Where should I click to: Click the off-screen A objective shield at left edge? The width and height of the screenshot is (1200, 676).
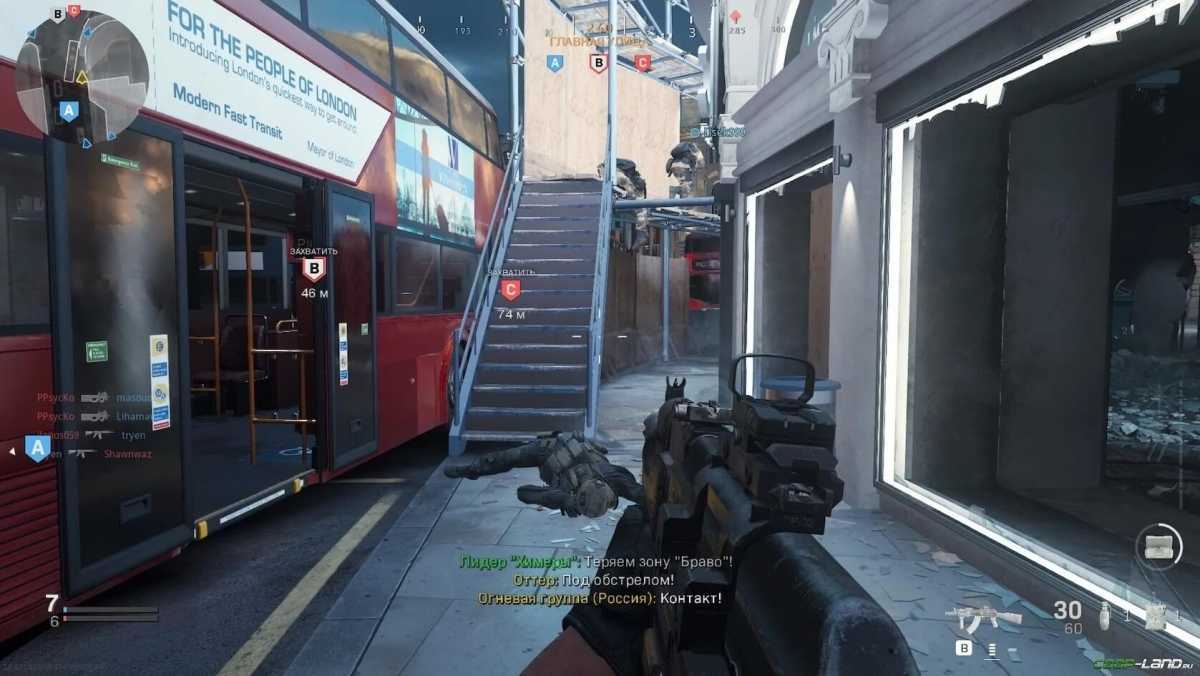[x=38, y=449]
